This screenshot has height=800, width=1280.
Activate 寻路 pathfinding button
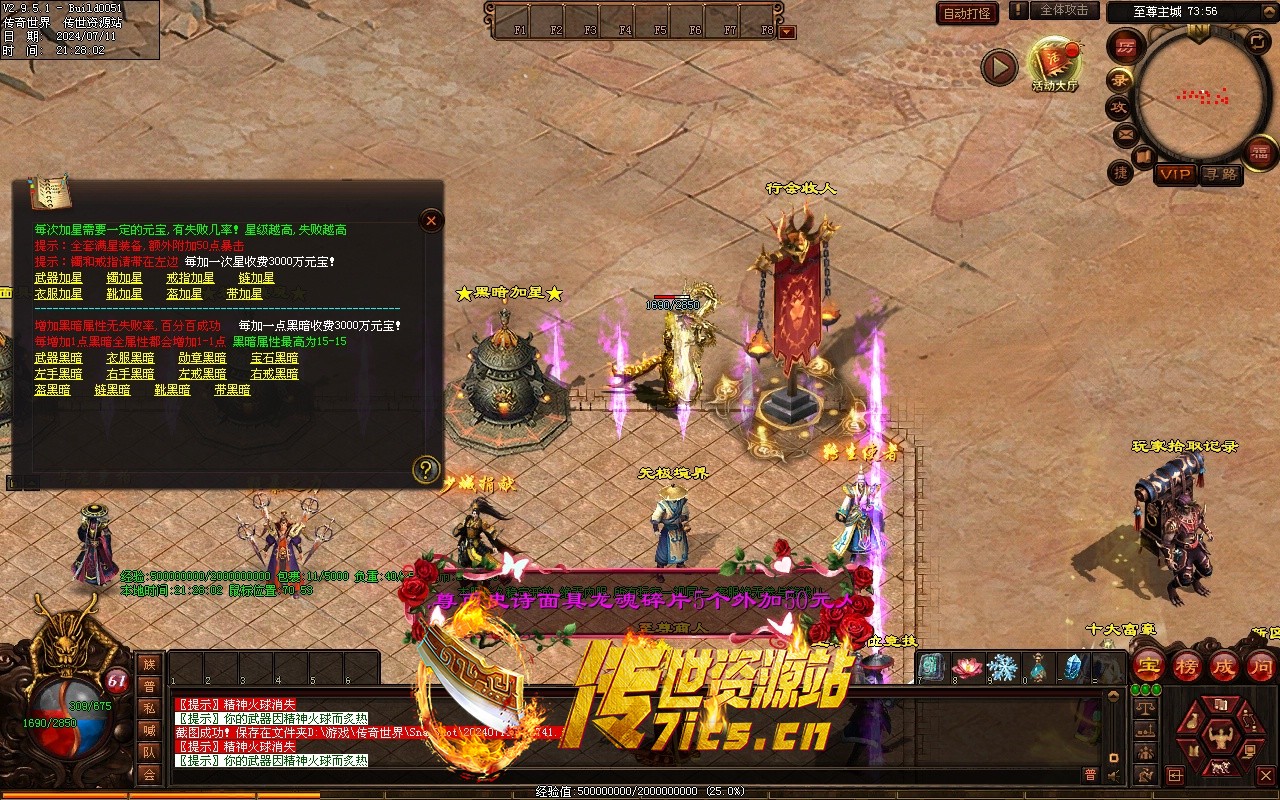tap(1220, 174)
